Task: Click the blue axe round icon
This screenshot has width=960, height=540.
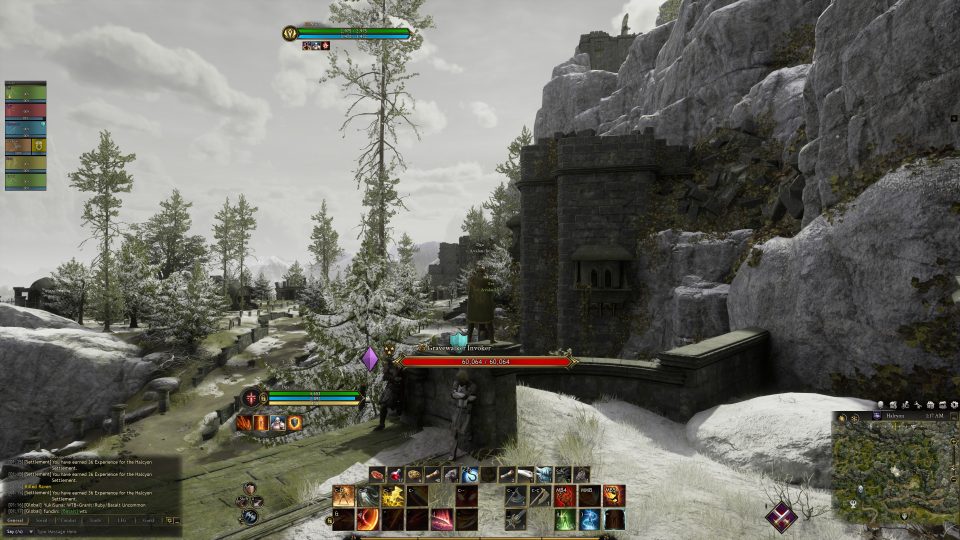Action: (x=248, y=516)
